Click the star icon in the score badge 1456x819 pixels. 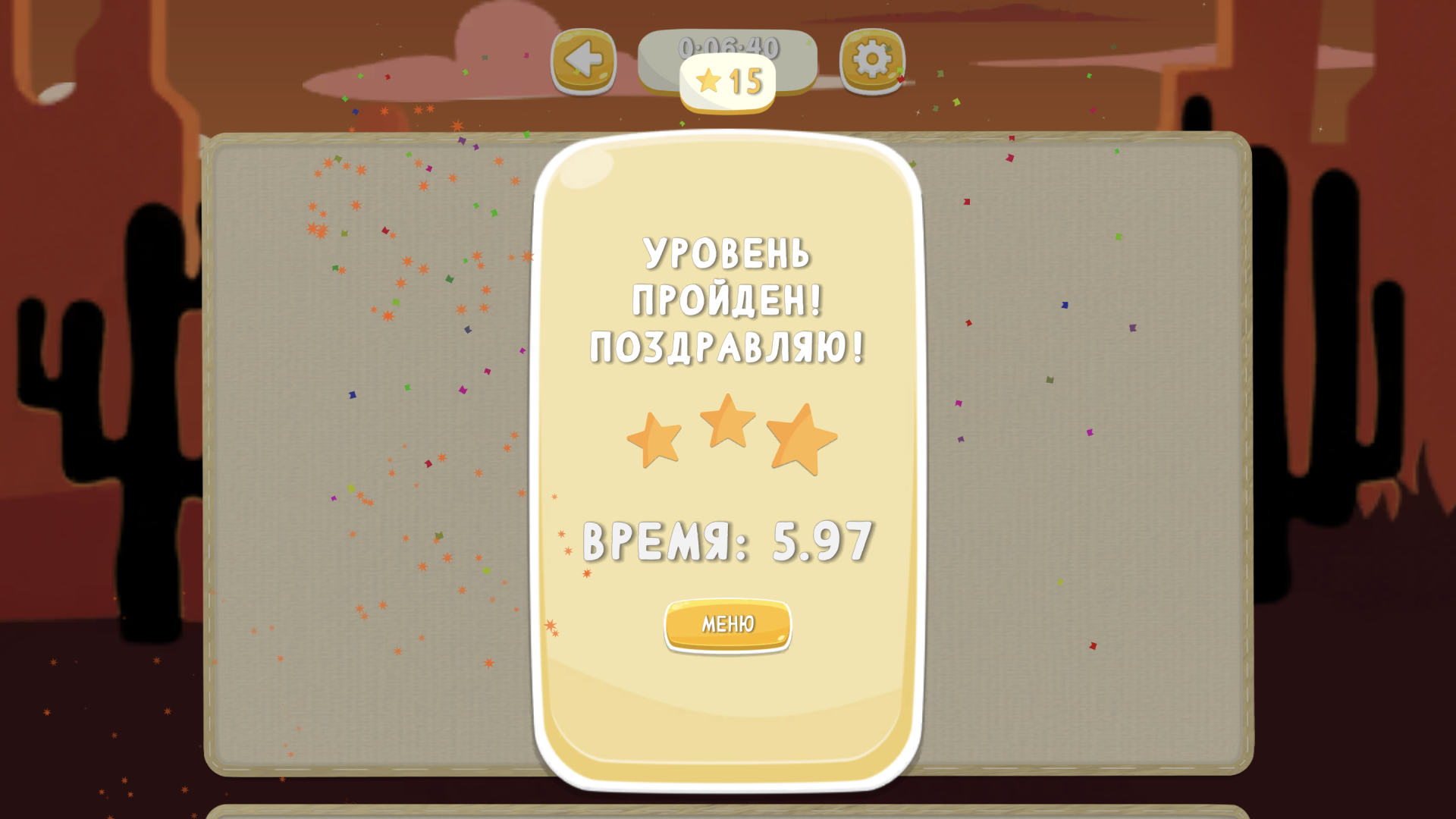pyautogui.click(x=707, y=79)
